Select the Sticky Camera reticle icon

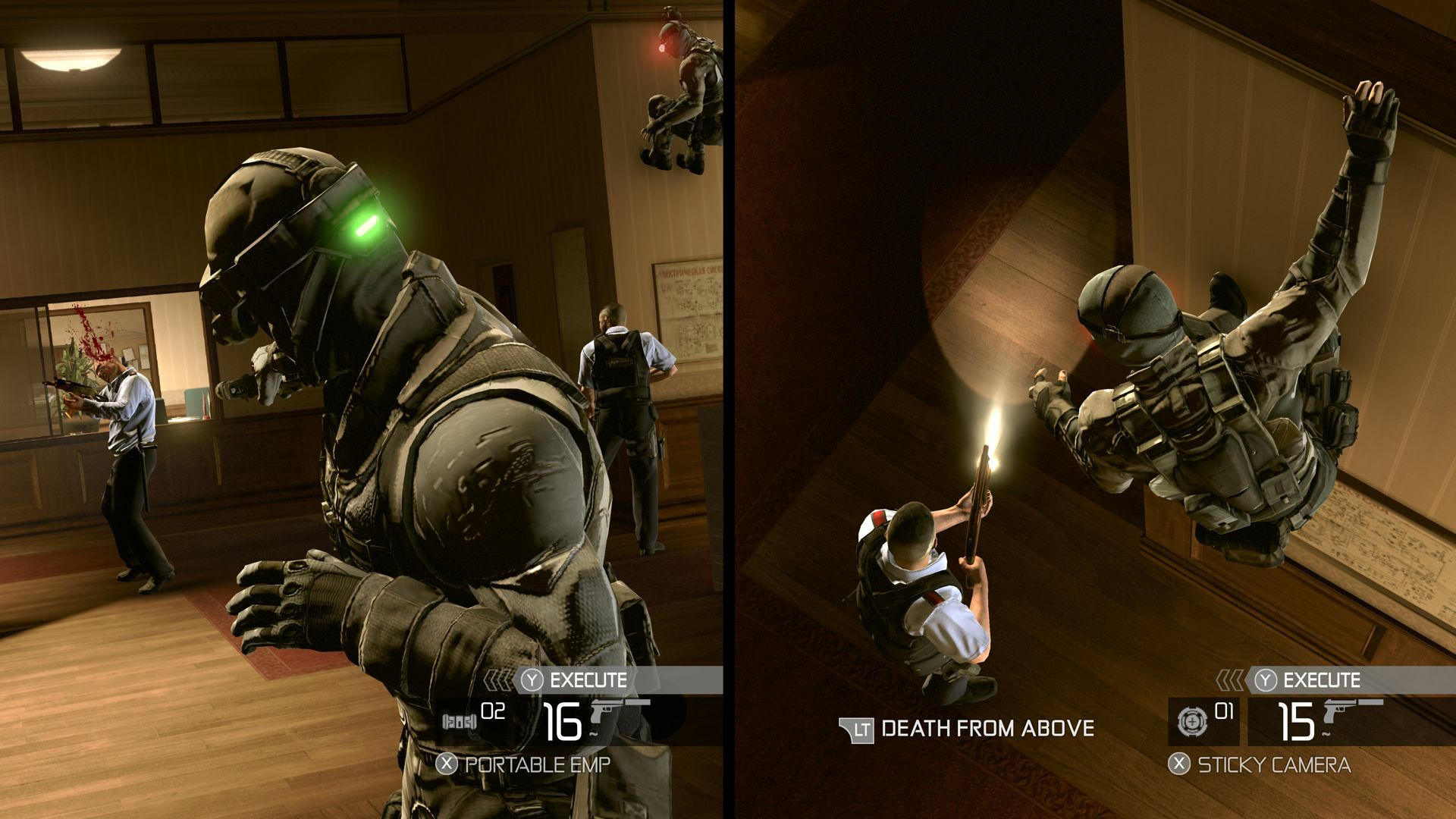(x=1193, y=722)
